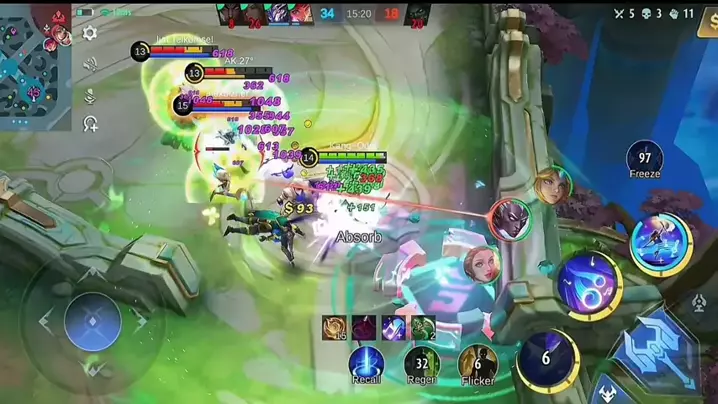
Task: Target the dark-skinned enemy hero portrait
Action: coord(509,219)
